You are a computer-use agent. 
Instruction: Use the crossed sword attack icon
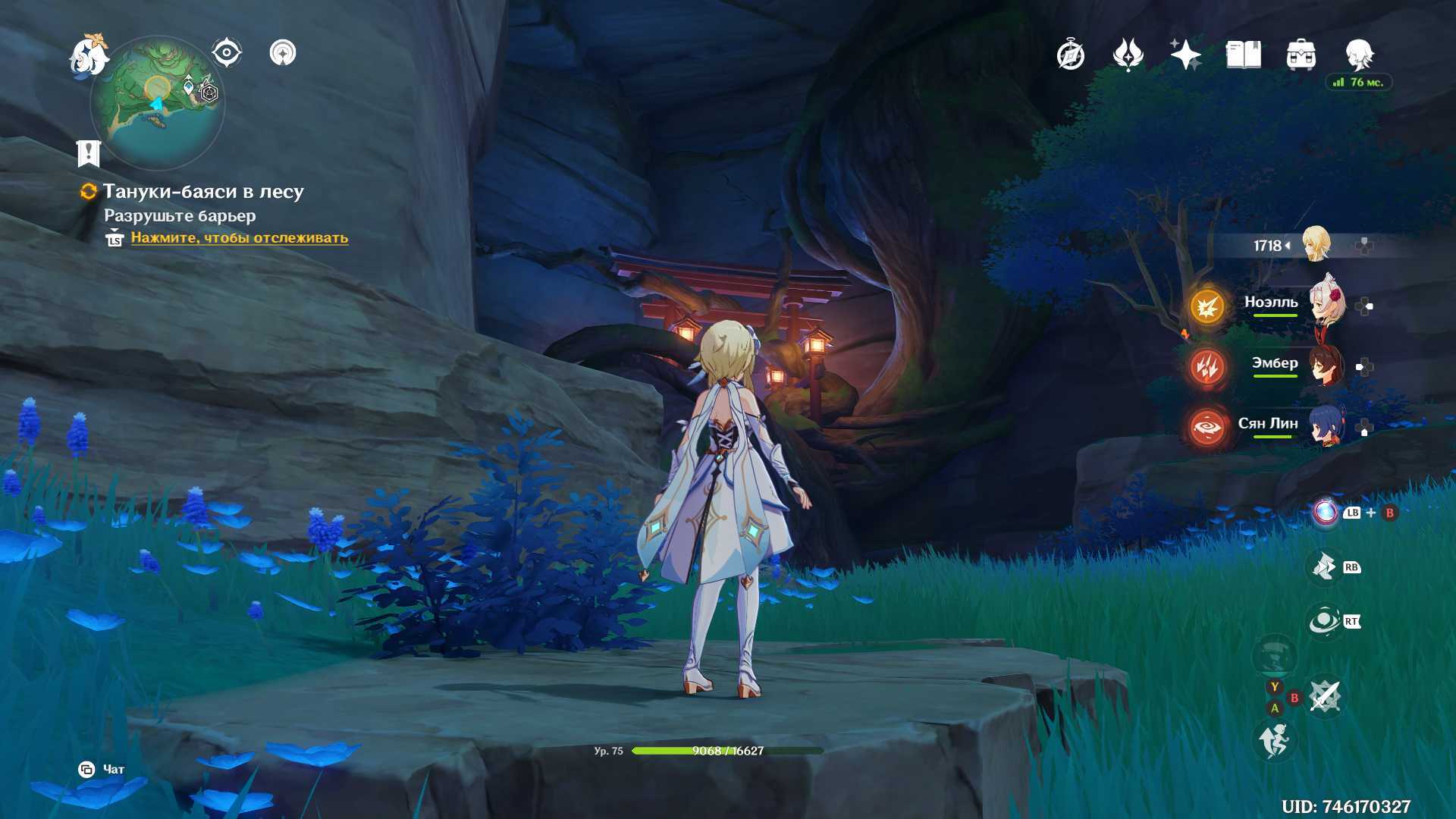[x=1325, y=695]
